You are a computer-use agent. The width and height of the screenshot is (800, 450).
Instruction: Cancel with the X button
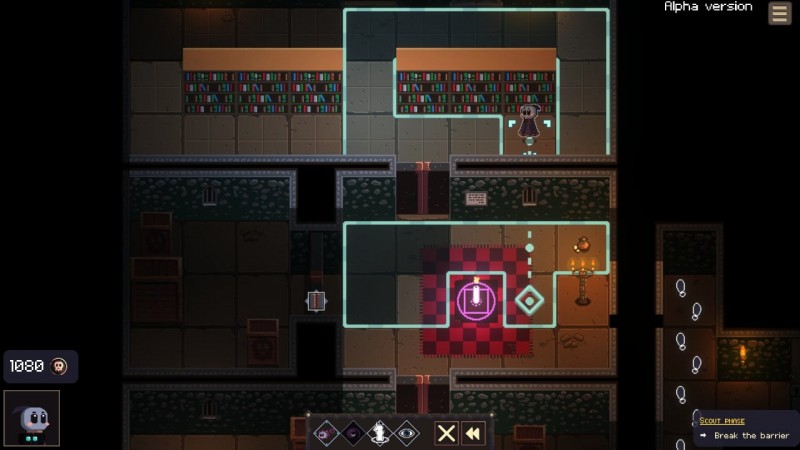pyautogui.click(x=446, y=433)
